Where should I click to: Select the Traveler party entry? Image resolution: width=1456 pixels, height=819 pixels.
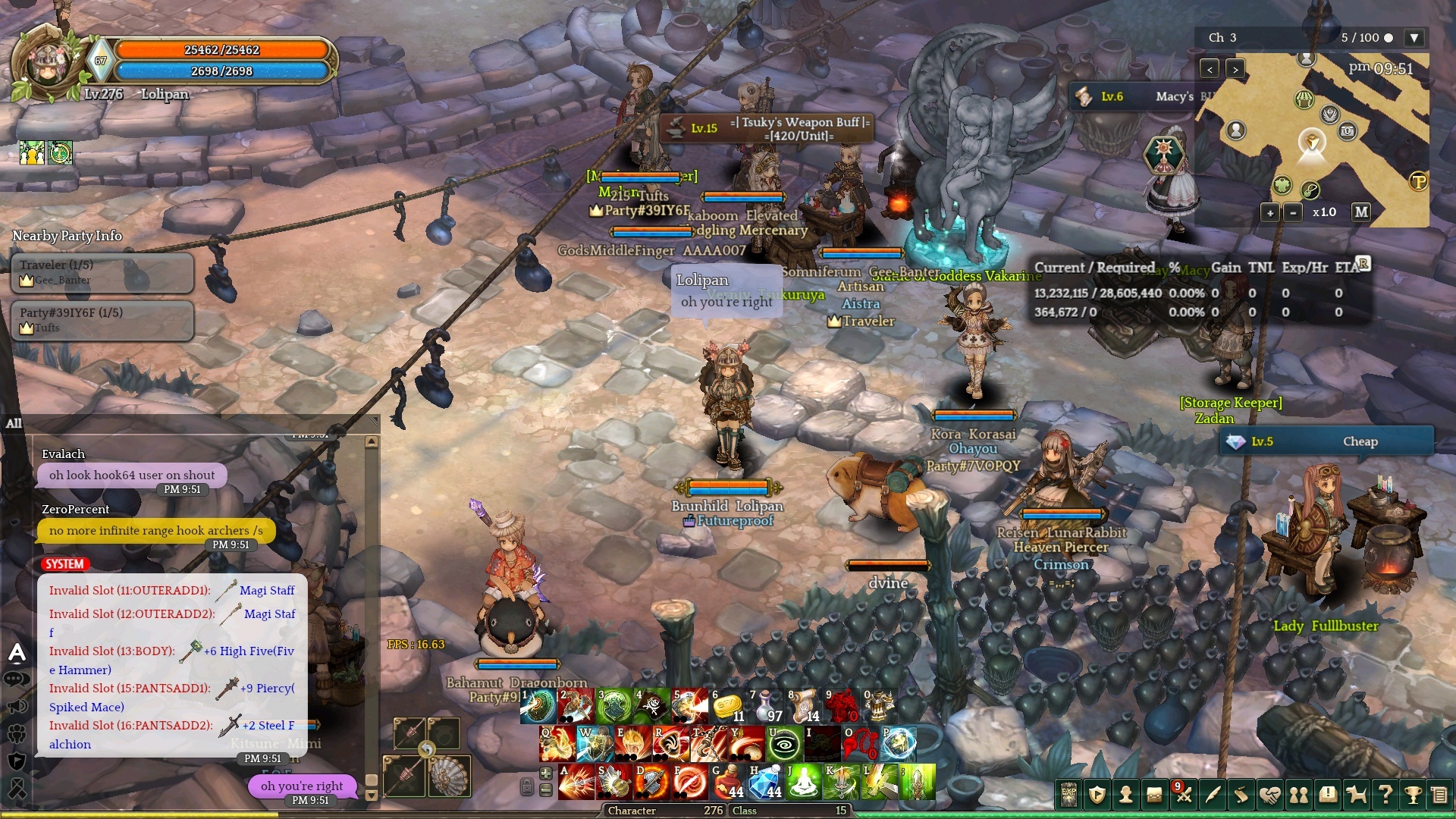coord(102,272)
